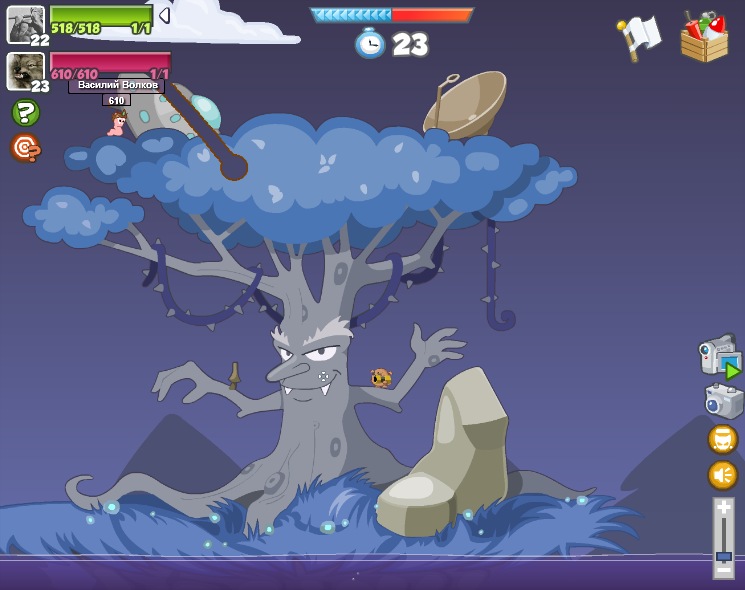Take a screenshot with the photo camera
Image resolution: width=745 pixels, height=590 pixels.
coord(723,401)
